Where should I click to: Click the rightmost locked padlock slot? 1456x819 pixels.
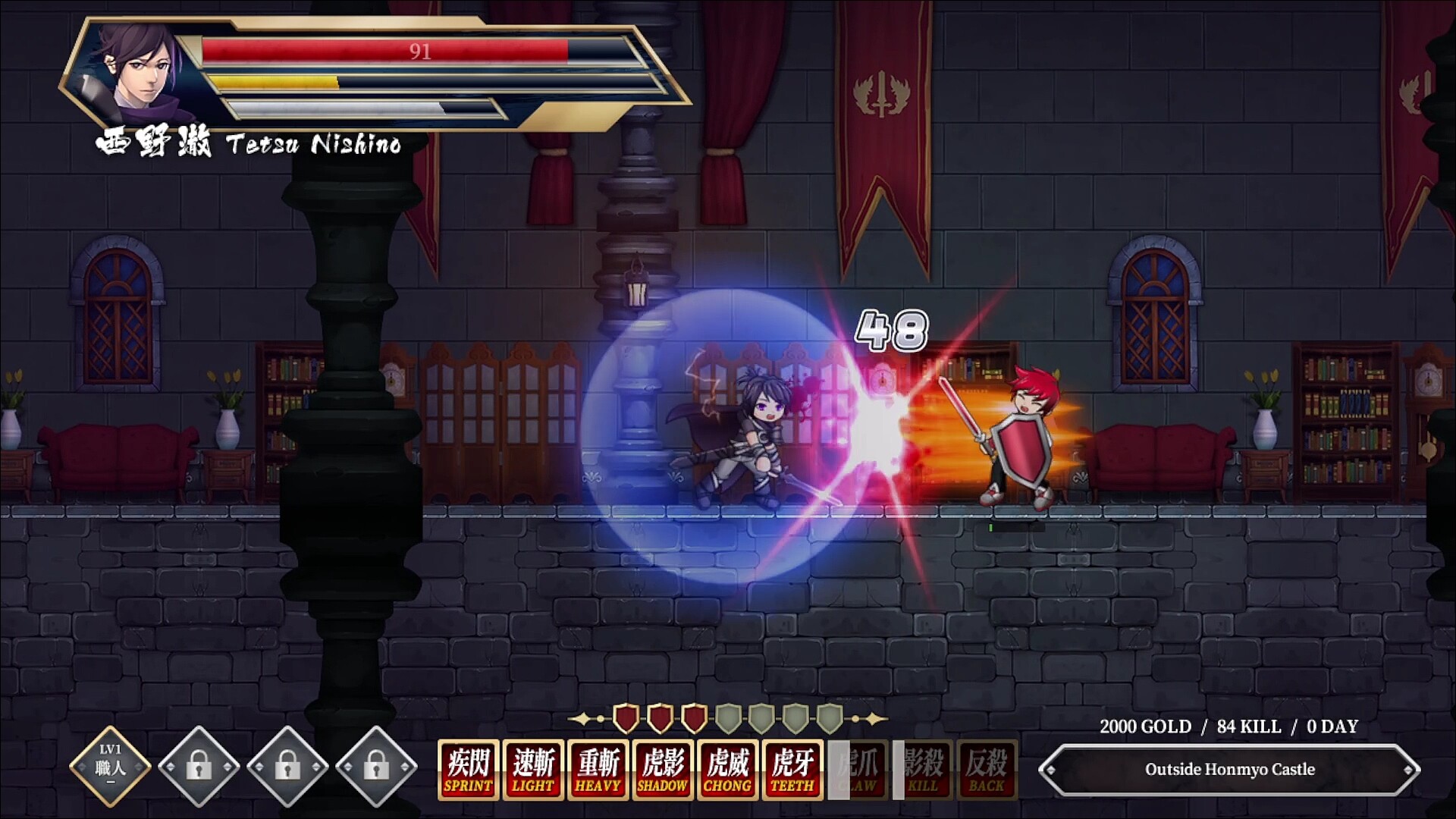tap(376, 766)
